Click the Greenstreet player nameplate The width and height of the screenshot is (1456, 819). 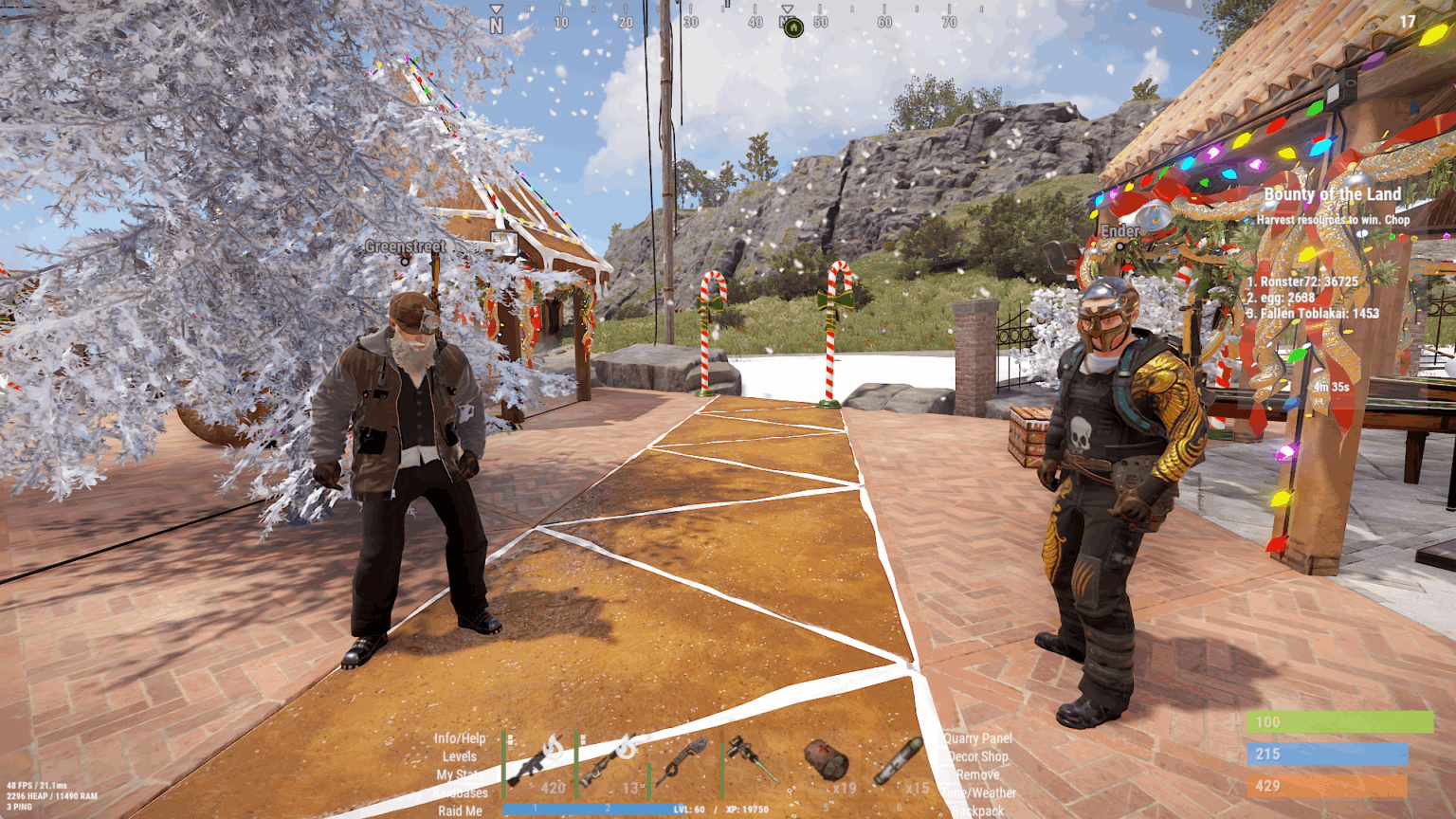point(404,248)
